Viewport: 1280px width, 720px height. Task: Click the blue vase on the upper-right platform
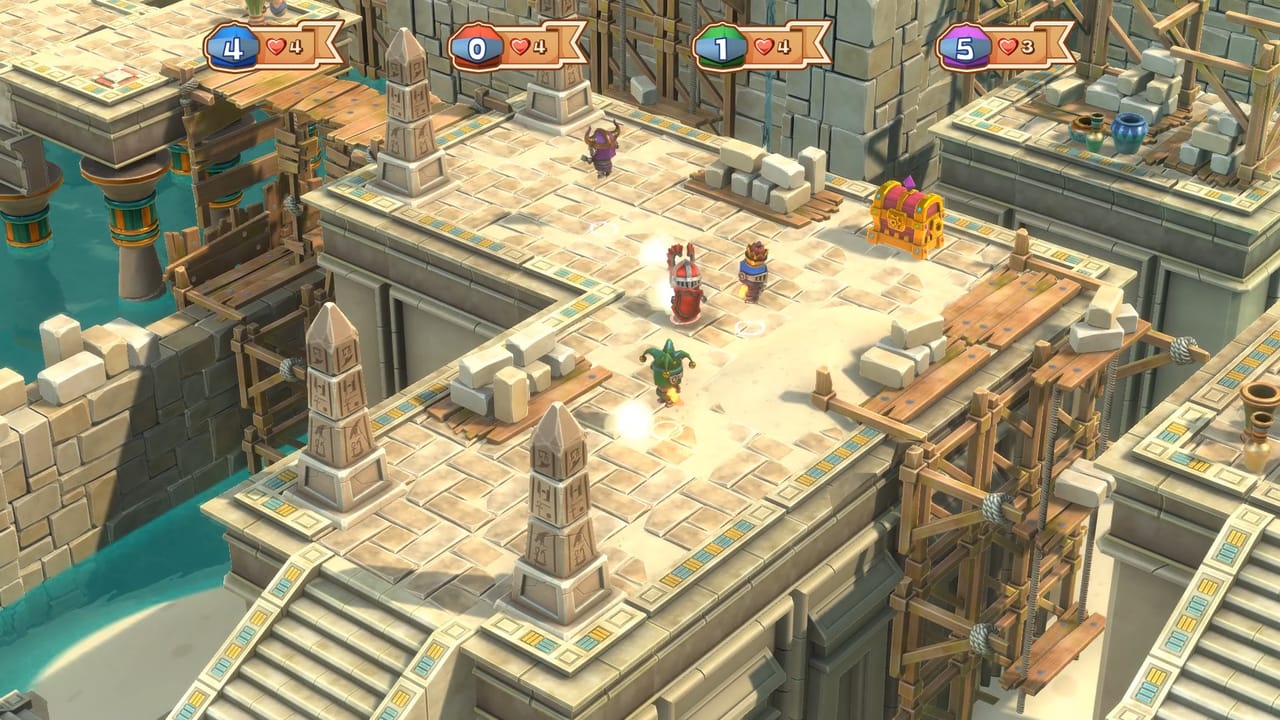click(x=1130, y=135)
